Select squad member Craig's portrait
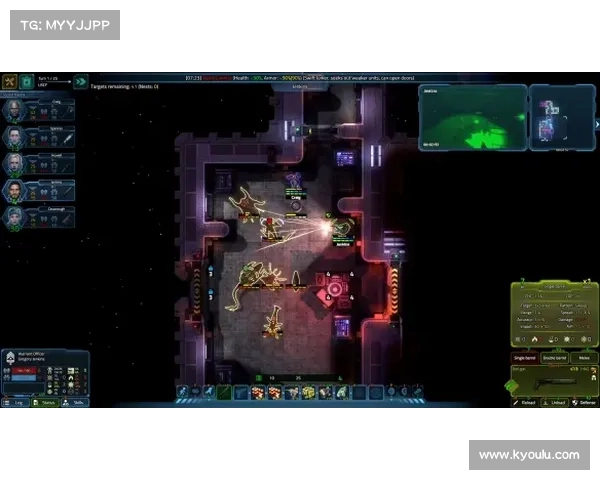This screenshot has height=480, width=600. click(x=14, y=111)
